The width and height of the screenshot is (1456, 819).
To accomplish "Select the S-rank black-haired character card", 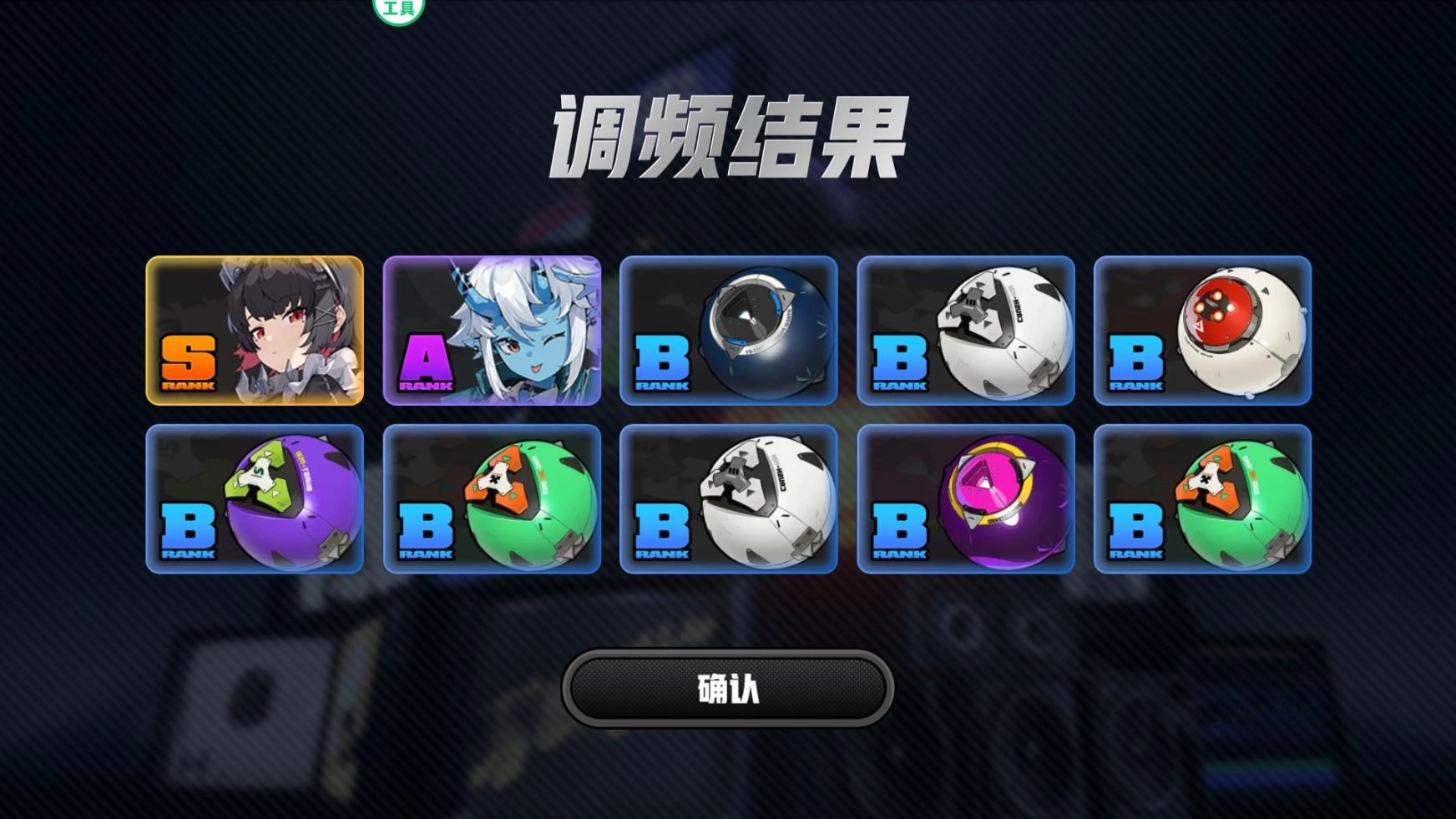I will coord(255,330).
